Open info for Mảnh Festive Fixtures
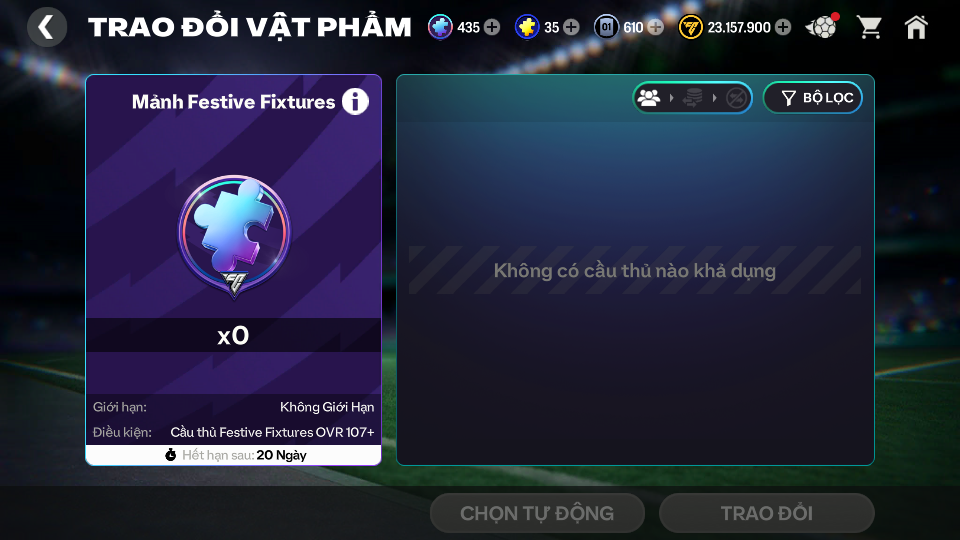The height and width of the screenshot is (540, 960). click(355, 101)
